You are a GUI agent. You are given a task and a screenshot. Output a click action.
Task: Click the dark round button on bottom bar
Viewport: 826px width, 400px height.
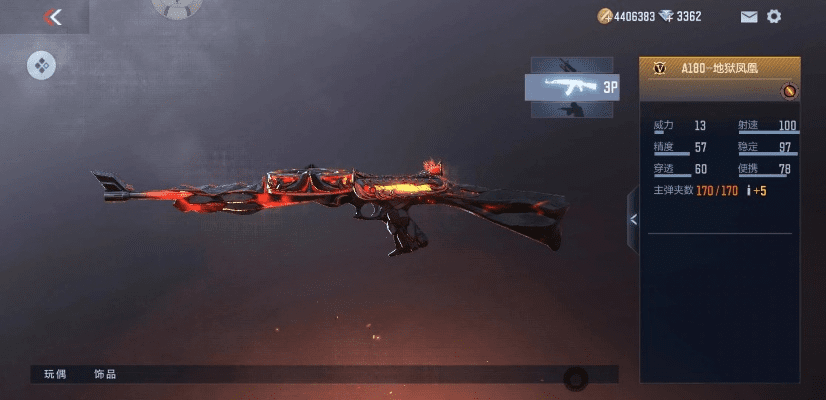[575, 378]
